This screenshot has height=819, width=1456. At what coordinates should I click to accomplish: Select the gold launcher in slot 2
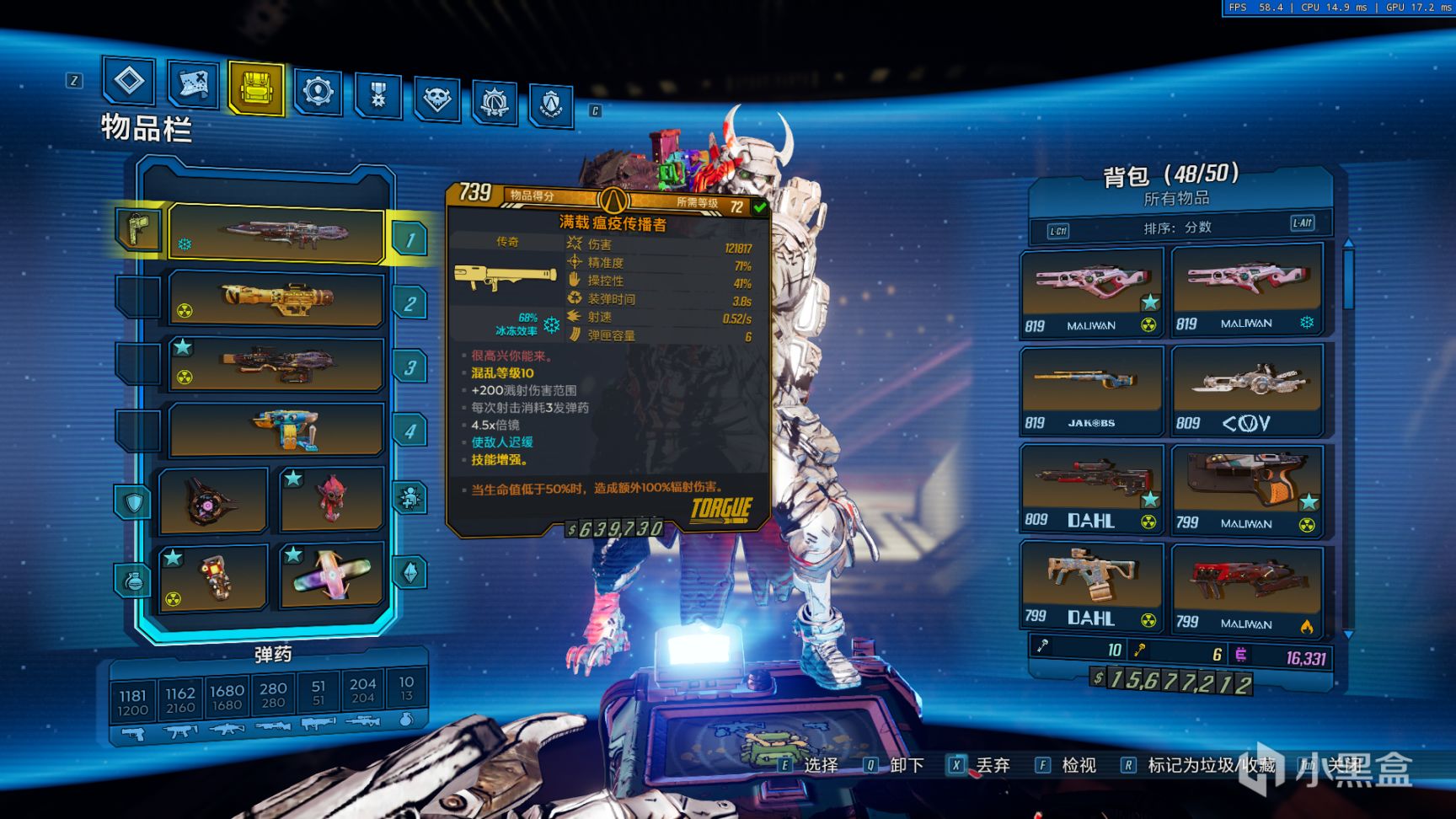(x=276, y=297)
